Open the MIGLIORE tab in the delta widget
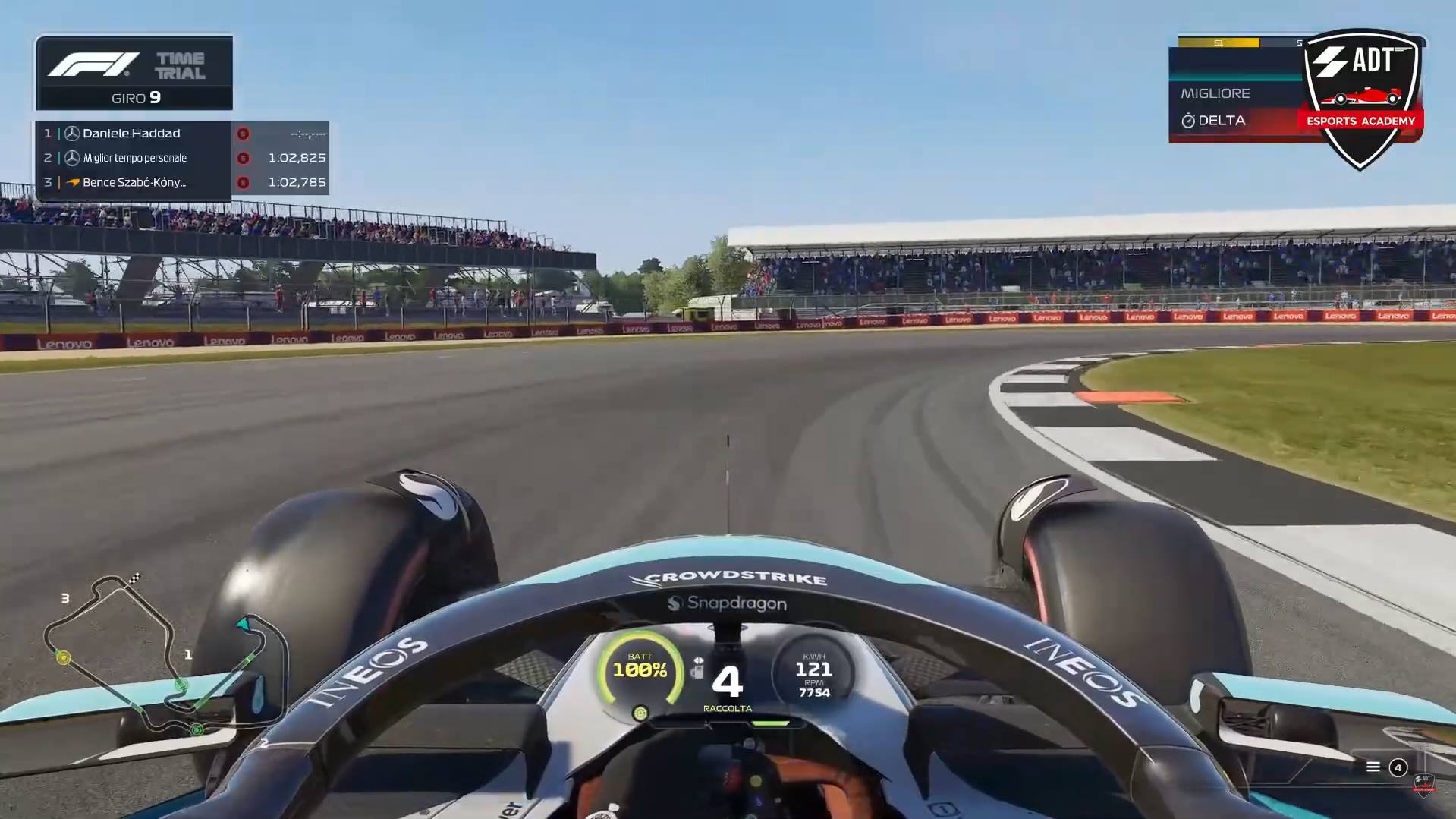This screenshot has height=819, width=1456. point(1215,93)
